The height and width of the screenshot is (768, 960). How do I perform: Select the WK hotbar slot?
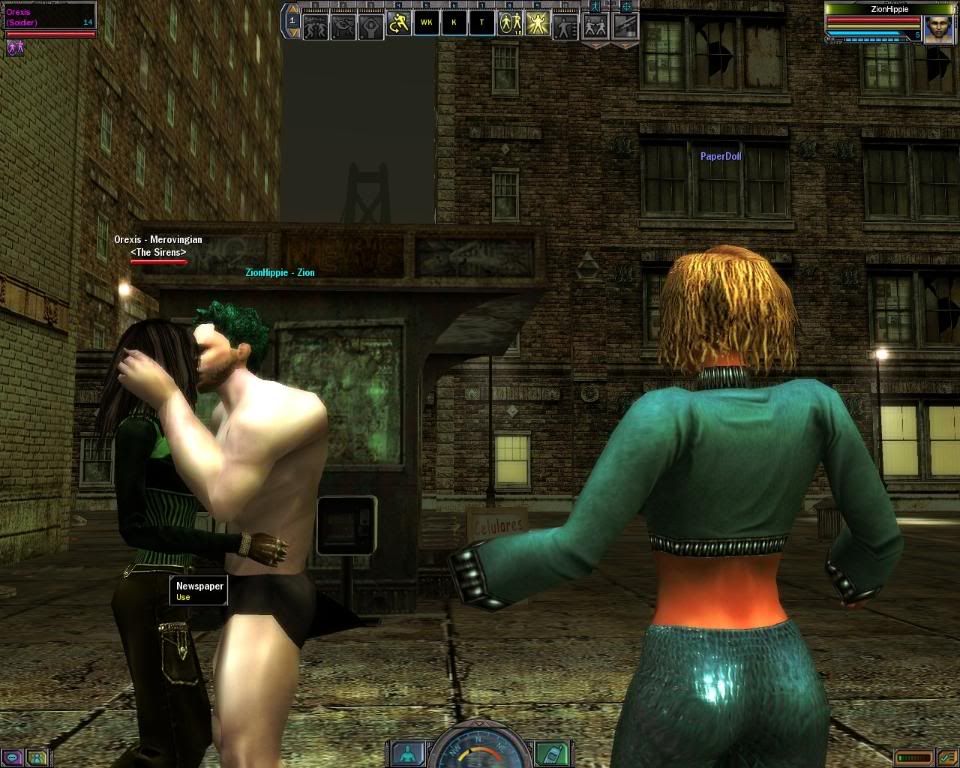click(x=426, y=23)
